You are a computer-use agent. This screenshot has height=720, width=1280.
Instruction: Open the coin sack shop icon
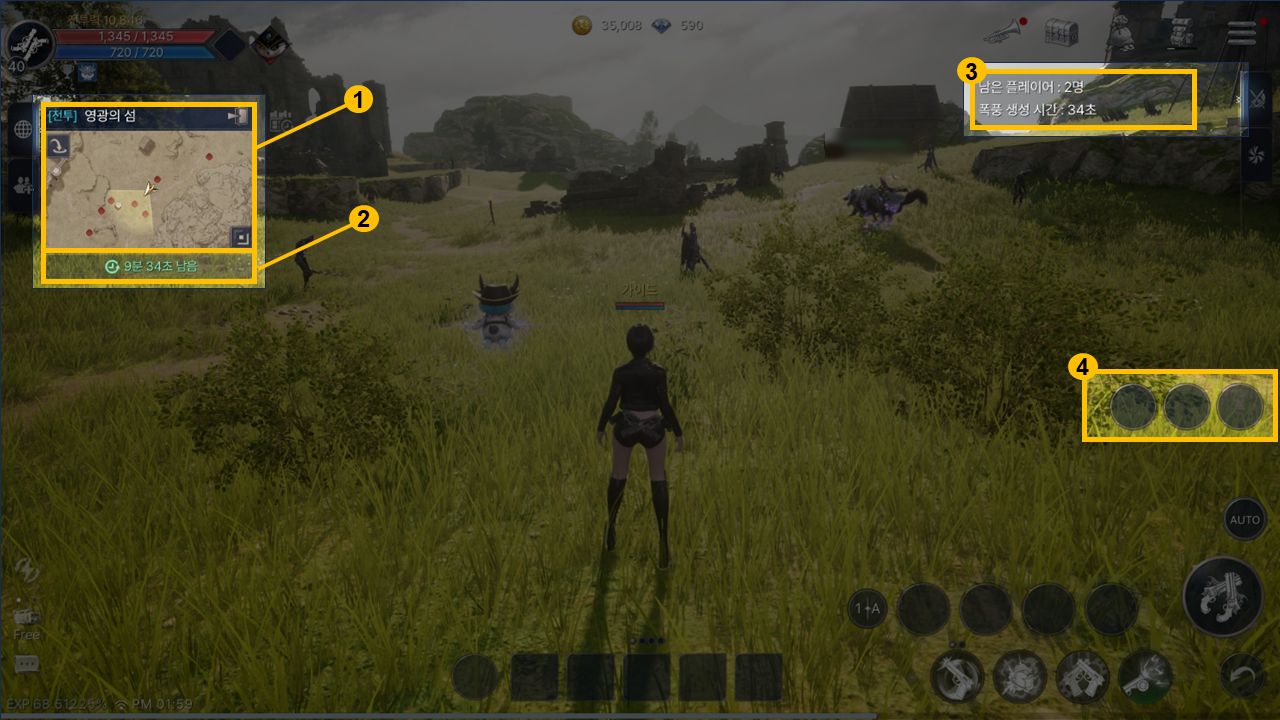point(1123,34)
